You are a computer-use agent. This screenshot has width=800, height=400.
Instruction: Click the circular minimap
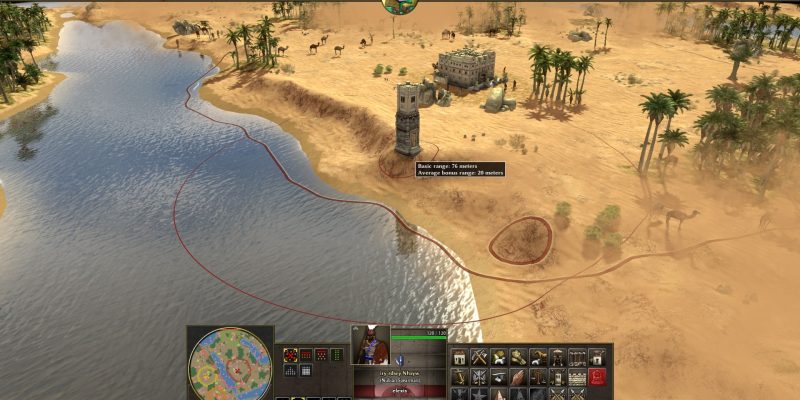tap(229, 364)
